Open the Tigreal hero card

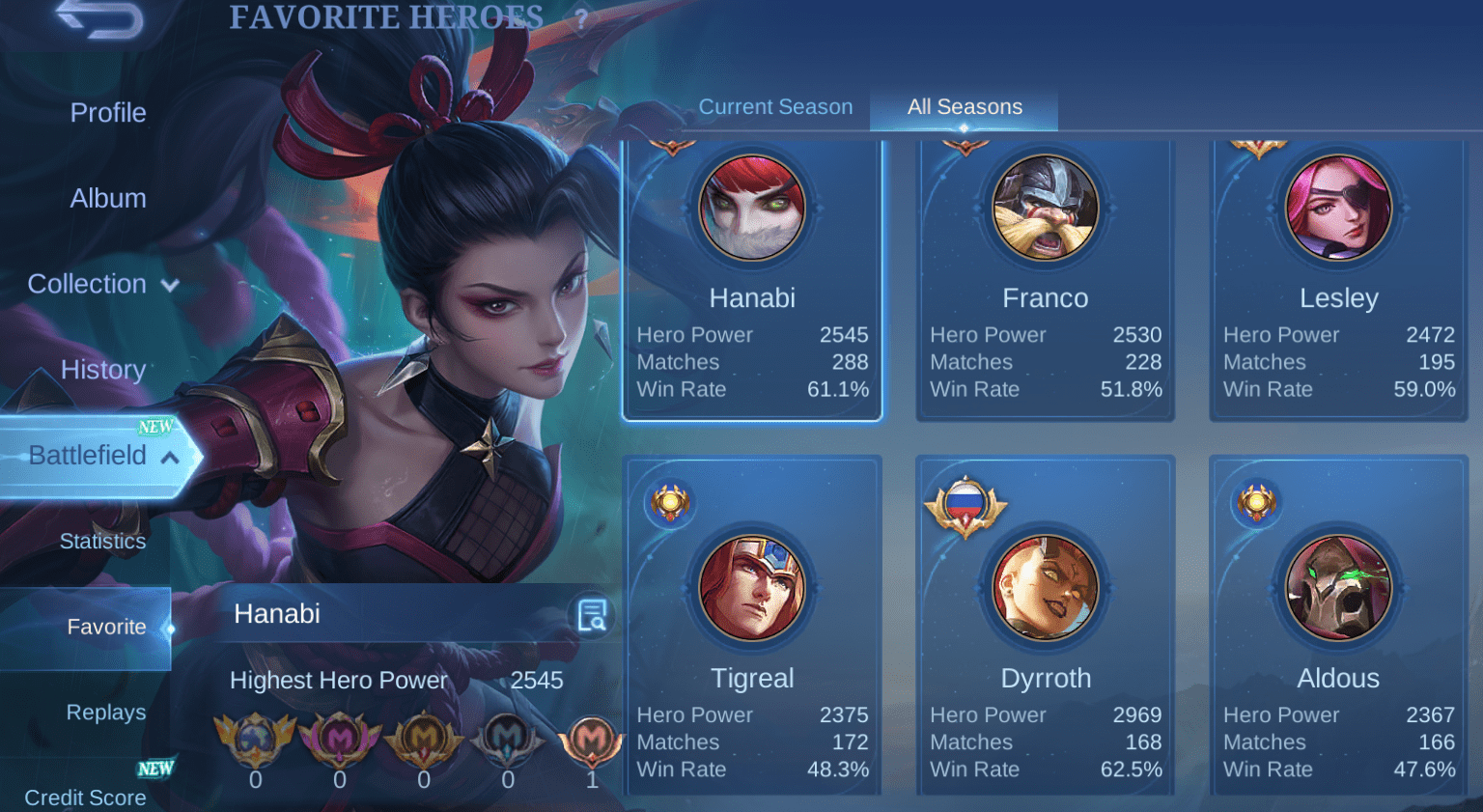tap(752, 628)
